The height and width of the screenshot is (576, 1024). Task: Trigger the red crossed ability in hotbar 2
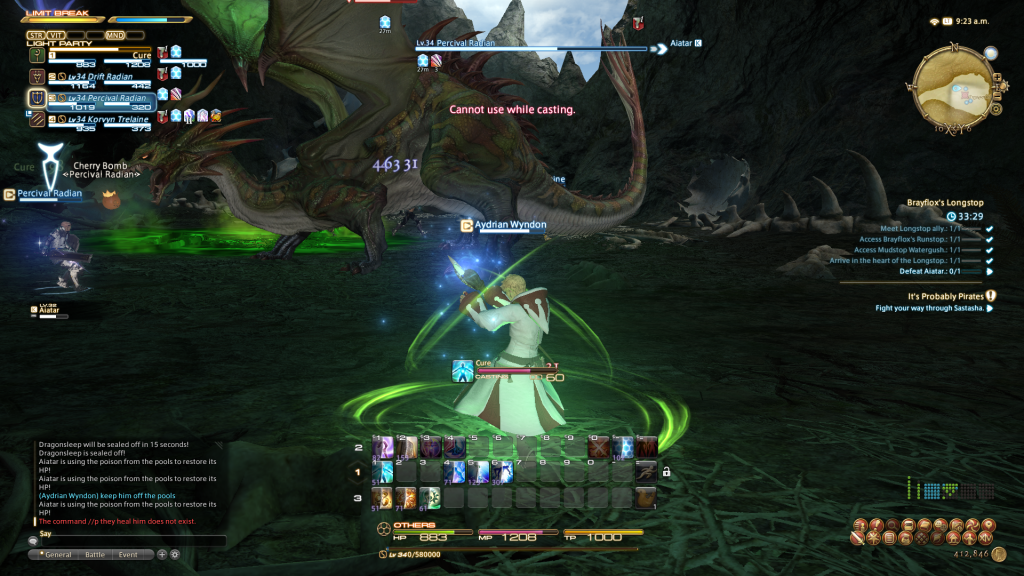[598, 446]
